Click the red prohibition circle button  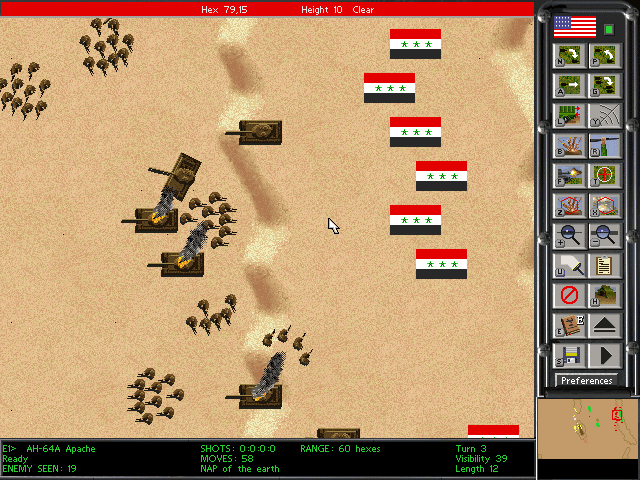click(x=568, y=296)
